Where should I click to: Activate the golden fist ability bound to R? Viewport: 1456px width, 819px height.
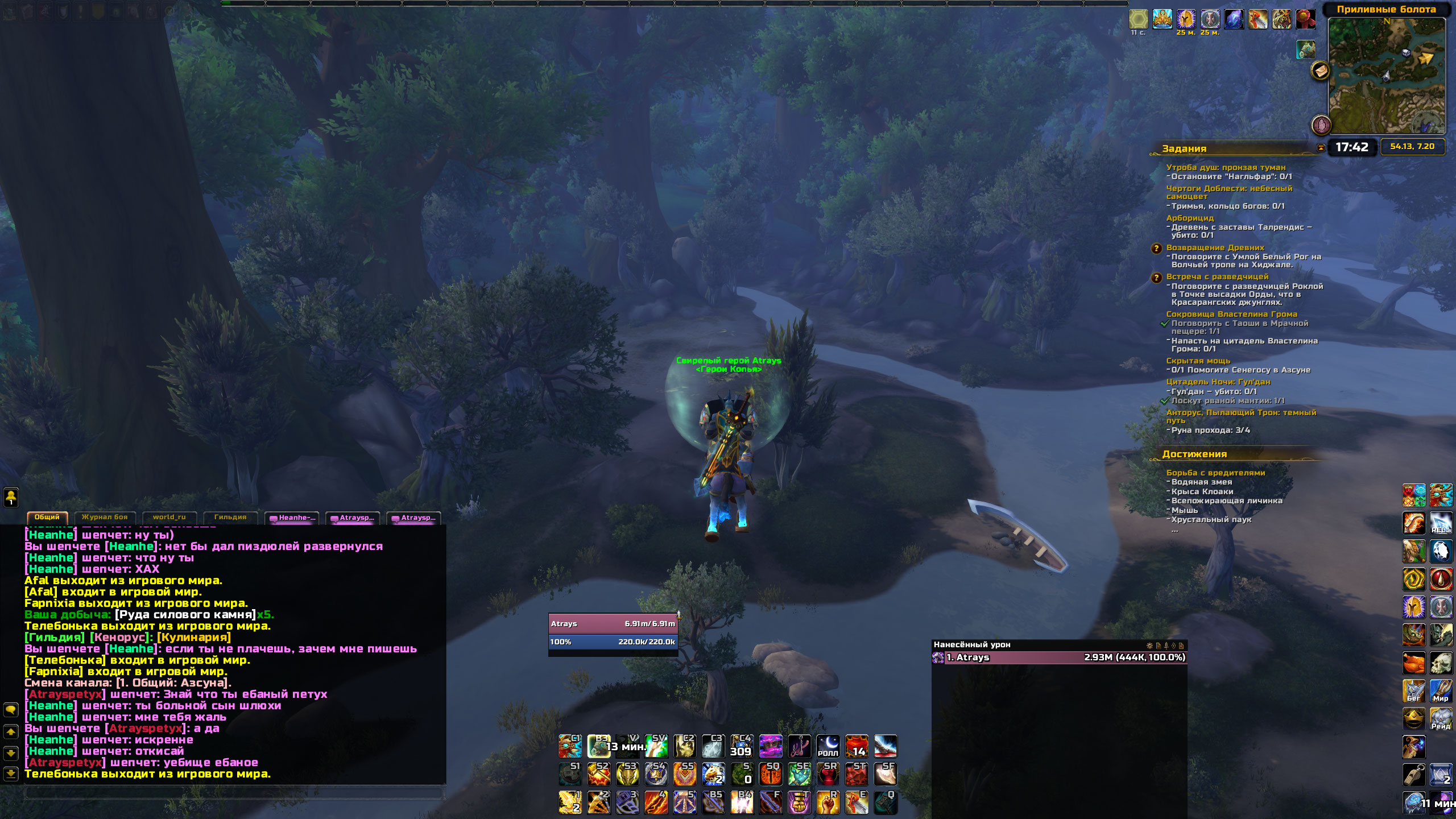click(x=828, y=803)
